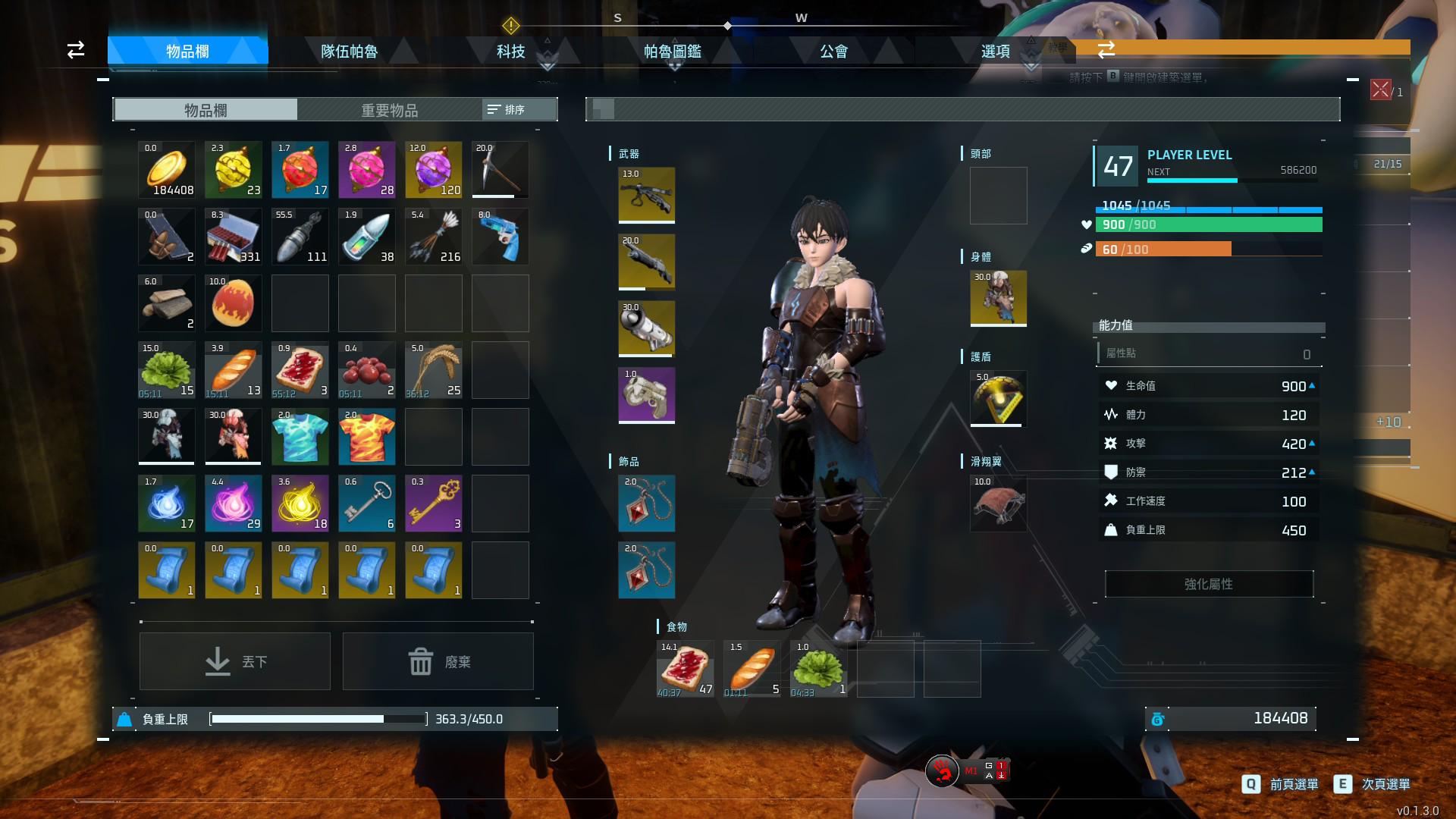Select the gold coin stack slot
1456x819 pixels.
167,170
